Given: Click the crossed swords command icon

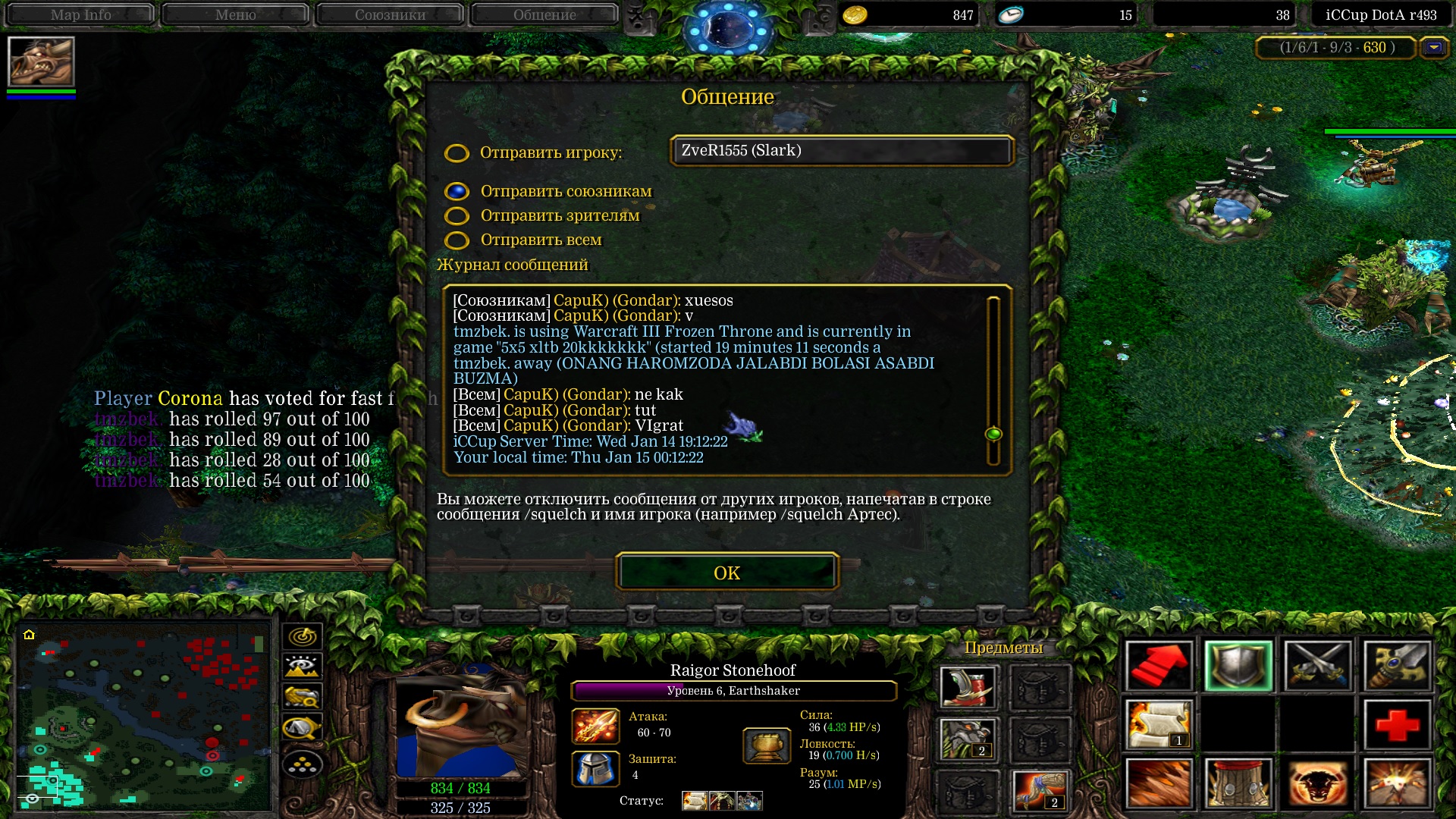Looking at the screenshot, I should click(x=1317, y=667).
